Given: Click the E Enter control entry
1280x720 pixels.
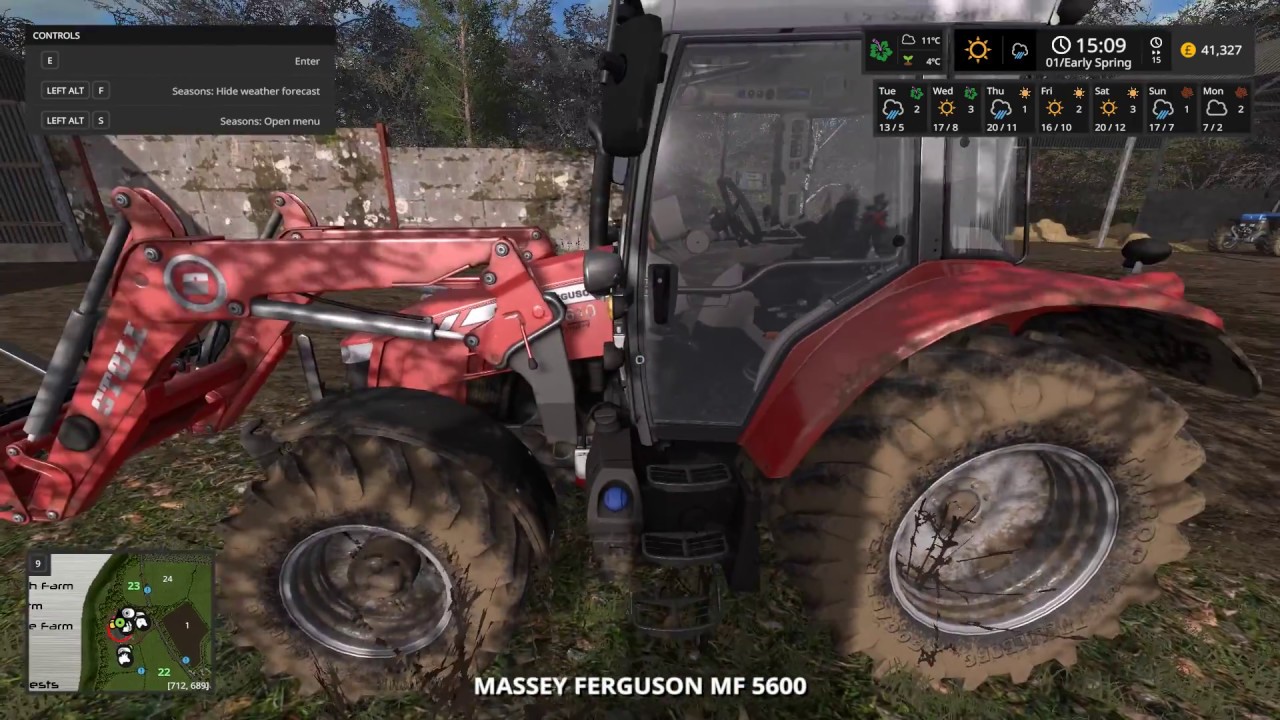Looking at the screenshot, I should click(x=180, y=60).
